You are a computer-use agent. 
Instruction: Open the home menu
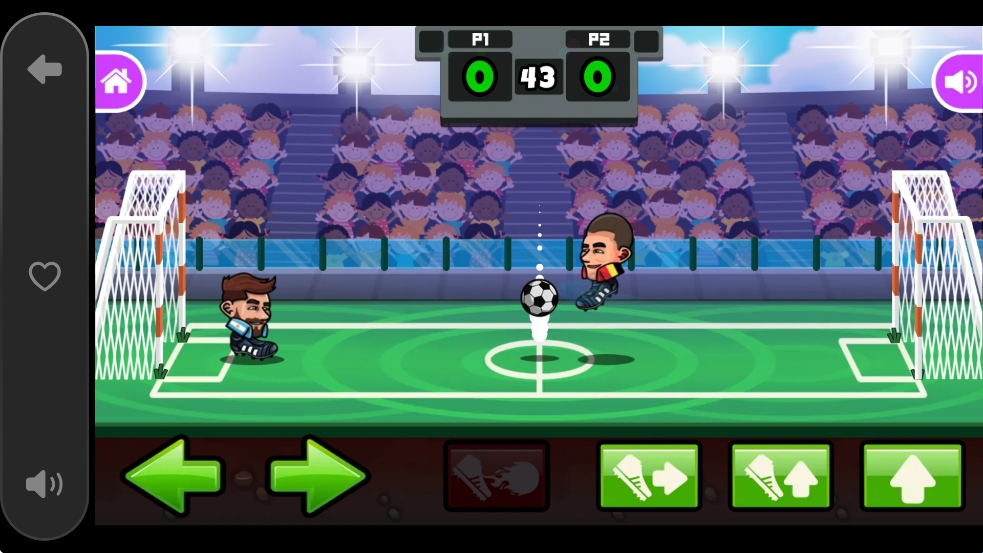click(x=117, y=81)
